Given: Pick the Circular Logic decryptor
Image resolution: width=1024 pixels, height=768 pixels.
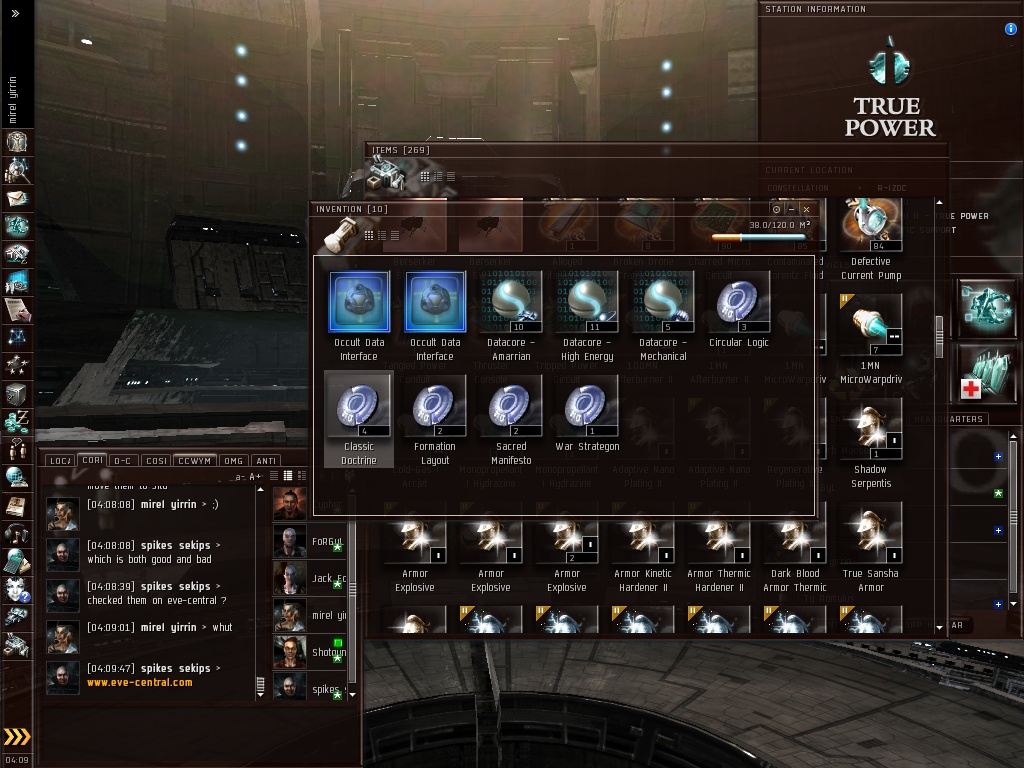Looking at the screenshot, I should (x=739, y=302).
